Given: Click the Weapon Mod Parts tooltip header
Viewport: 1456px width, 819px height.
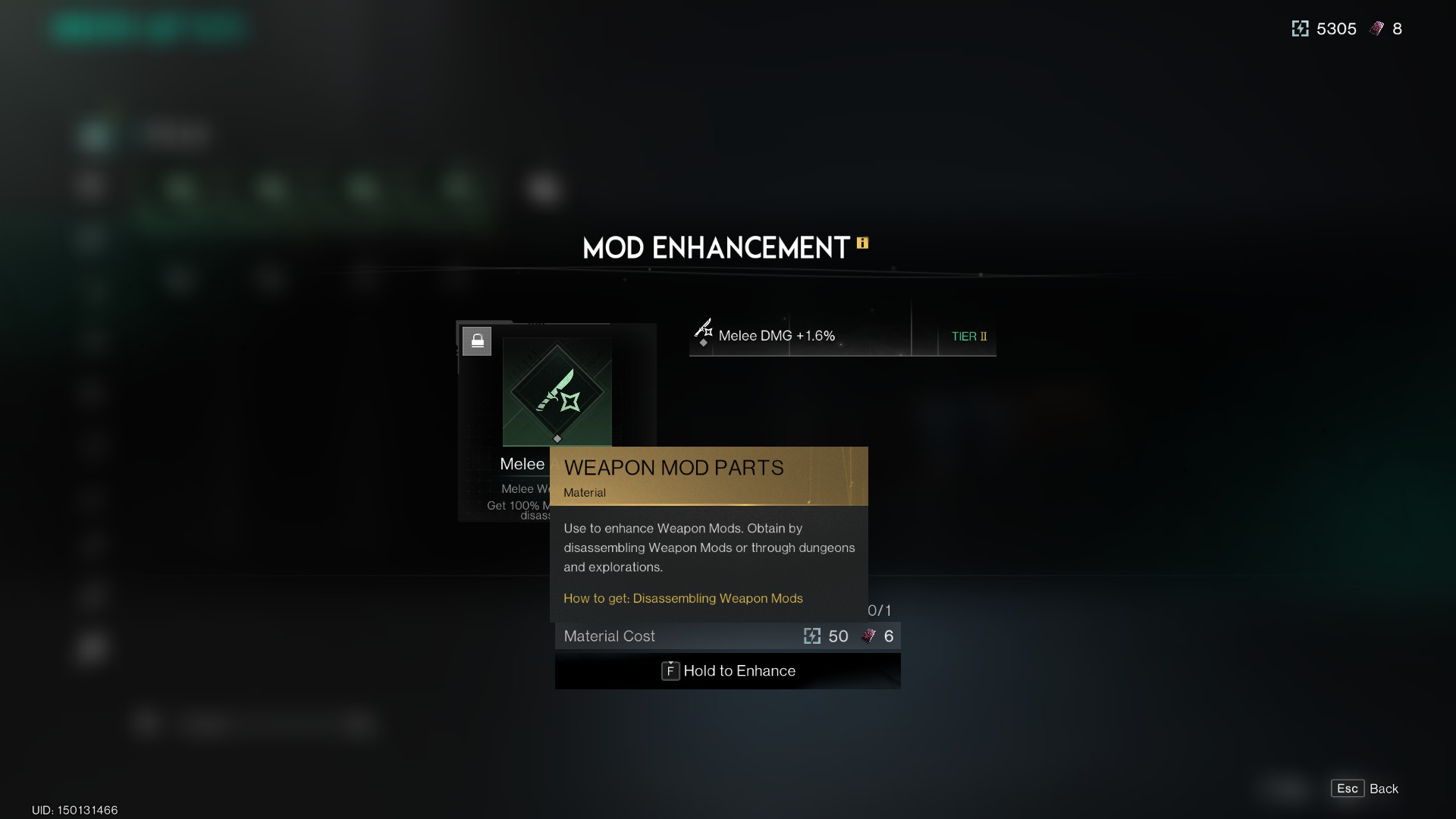Looking at the screenshot, I should click(673, 468).
